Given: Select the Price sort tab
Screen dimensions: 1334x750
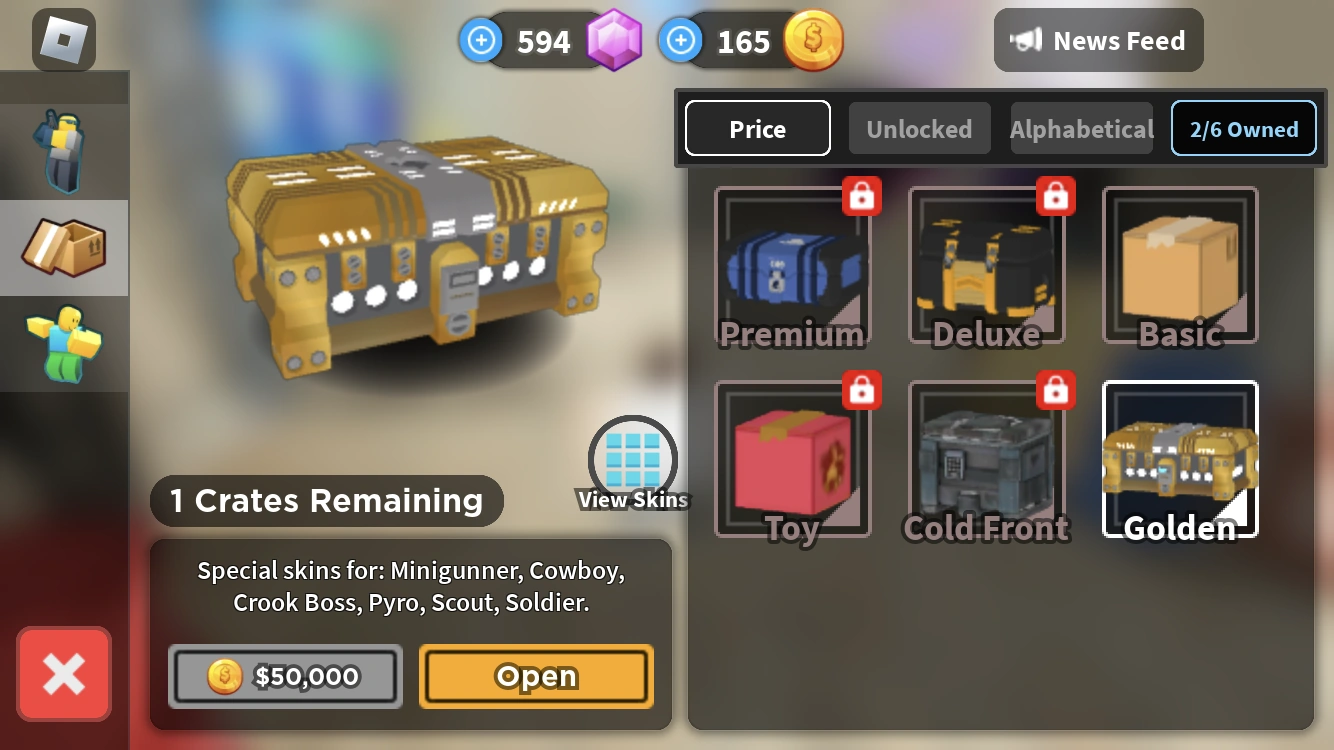Looking at the screenshot, I should tap(757, 128).
